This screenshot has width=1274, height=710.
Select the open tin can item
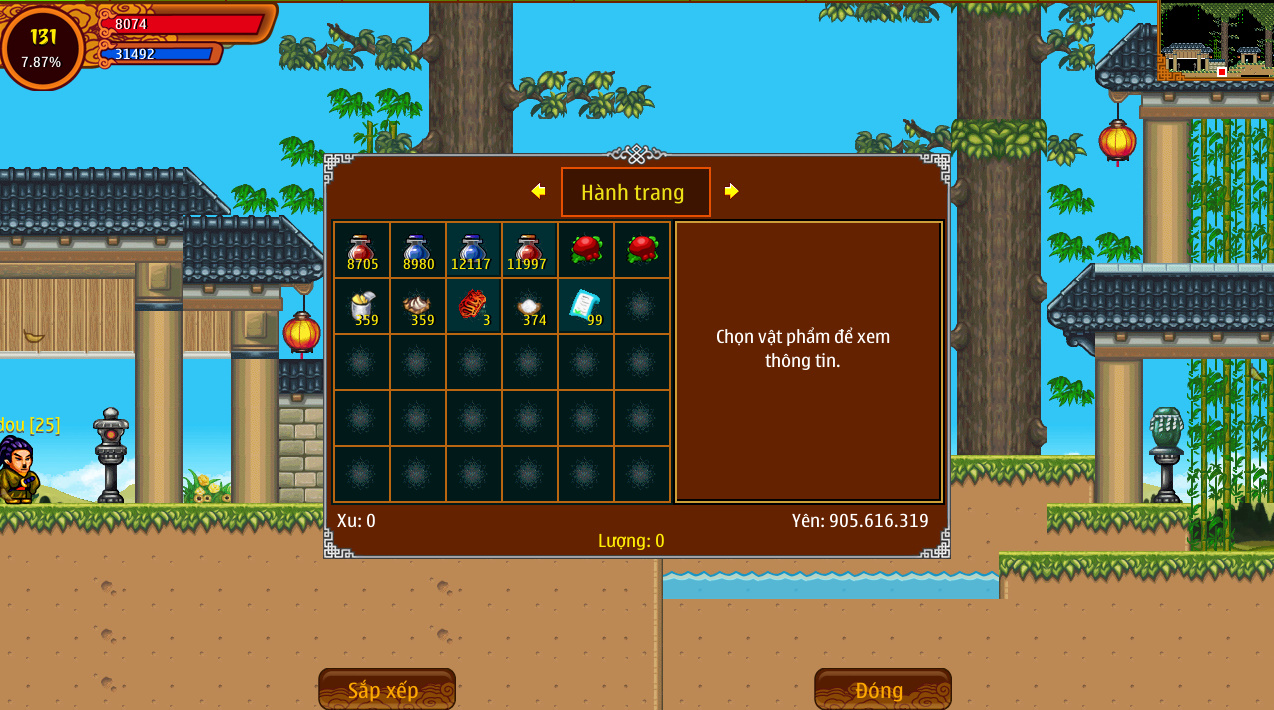tap(361, 306)
